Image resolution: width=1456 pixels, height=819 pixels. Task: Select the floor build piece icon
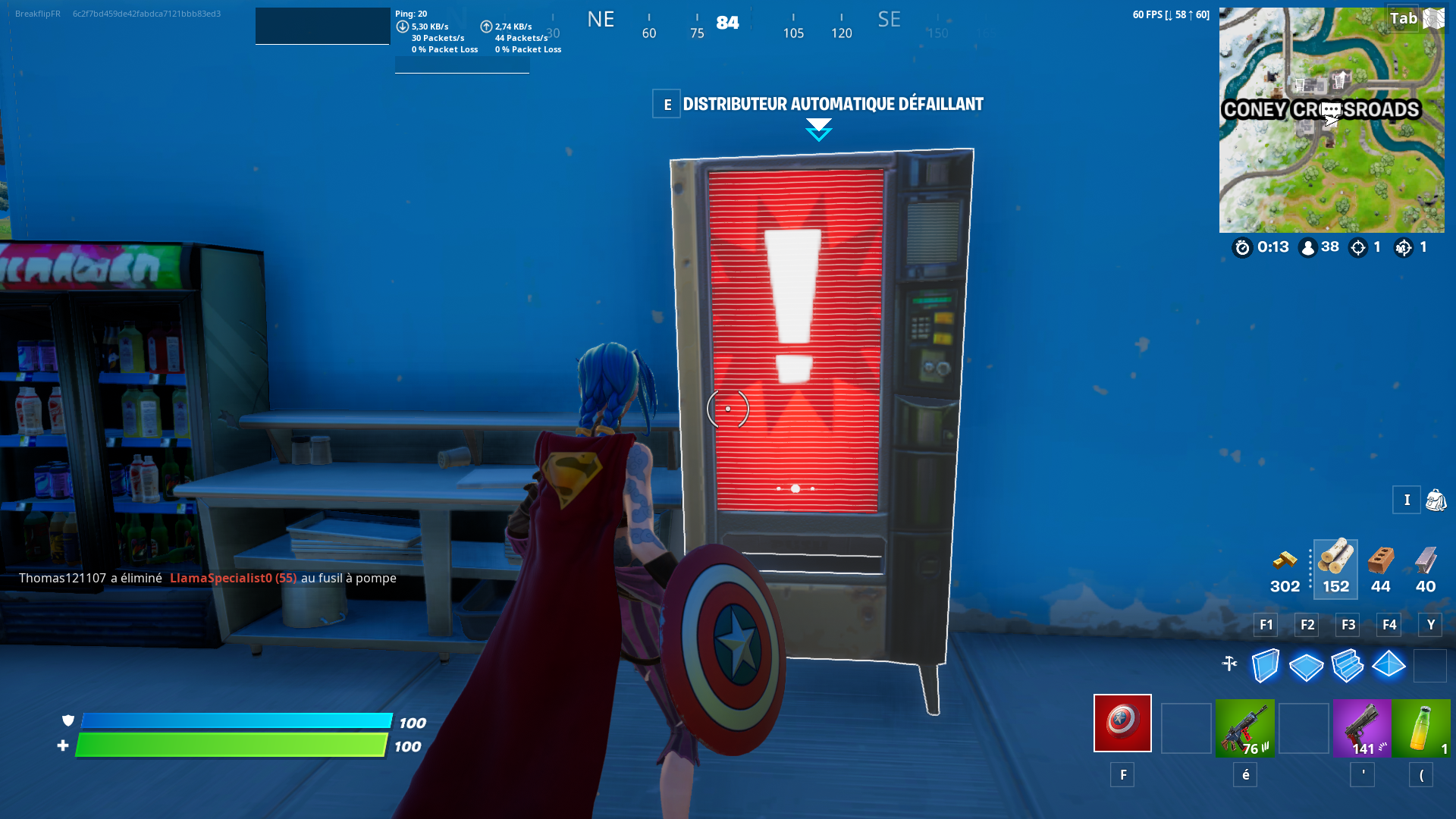pos(1305,666)
